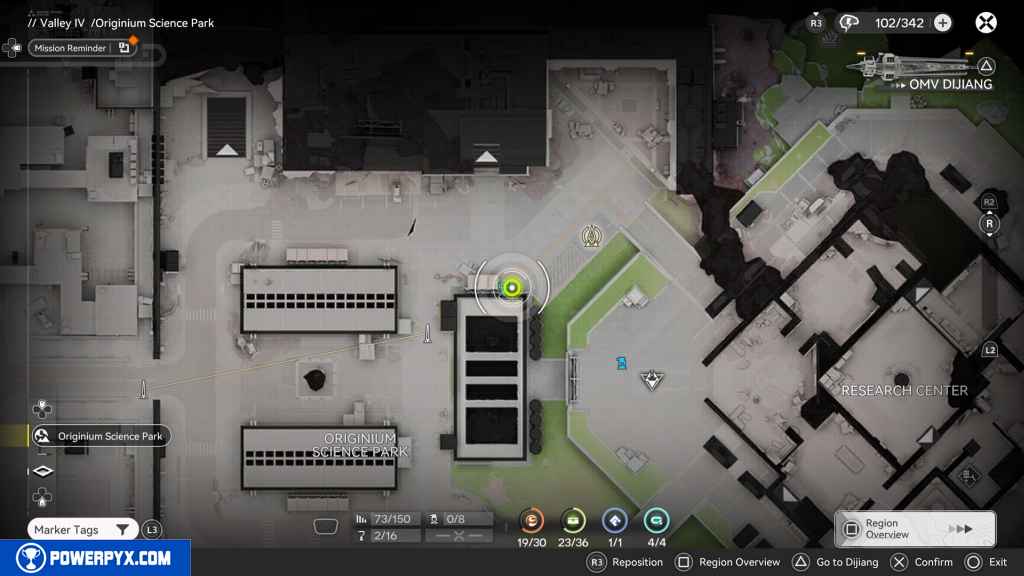Click the orange collectible counter showing 19/30
The width and height of the screenshot is (1024, 576).
pyautogui.click(x=532, y=520)
